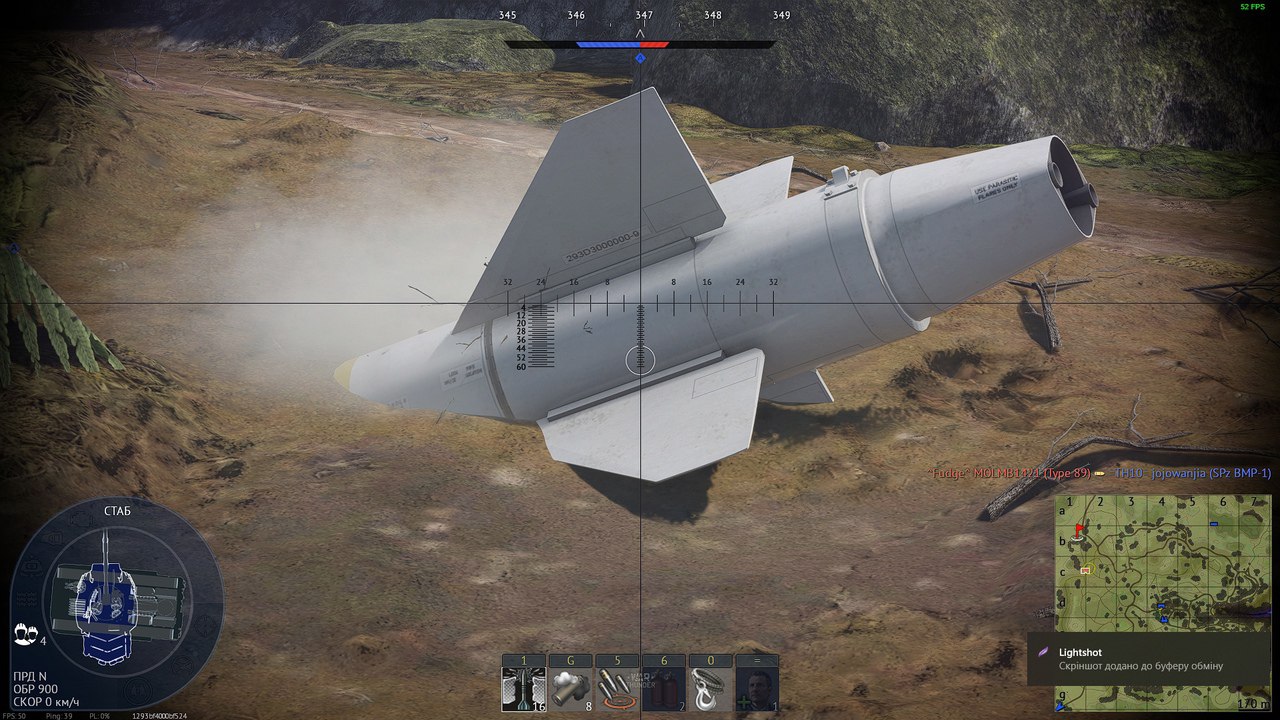Image resolution: width=1280 pixels, height=720 pixels.
Task: Click the red flag capture point on minimap
Action: [x=1078, y=529]
